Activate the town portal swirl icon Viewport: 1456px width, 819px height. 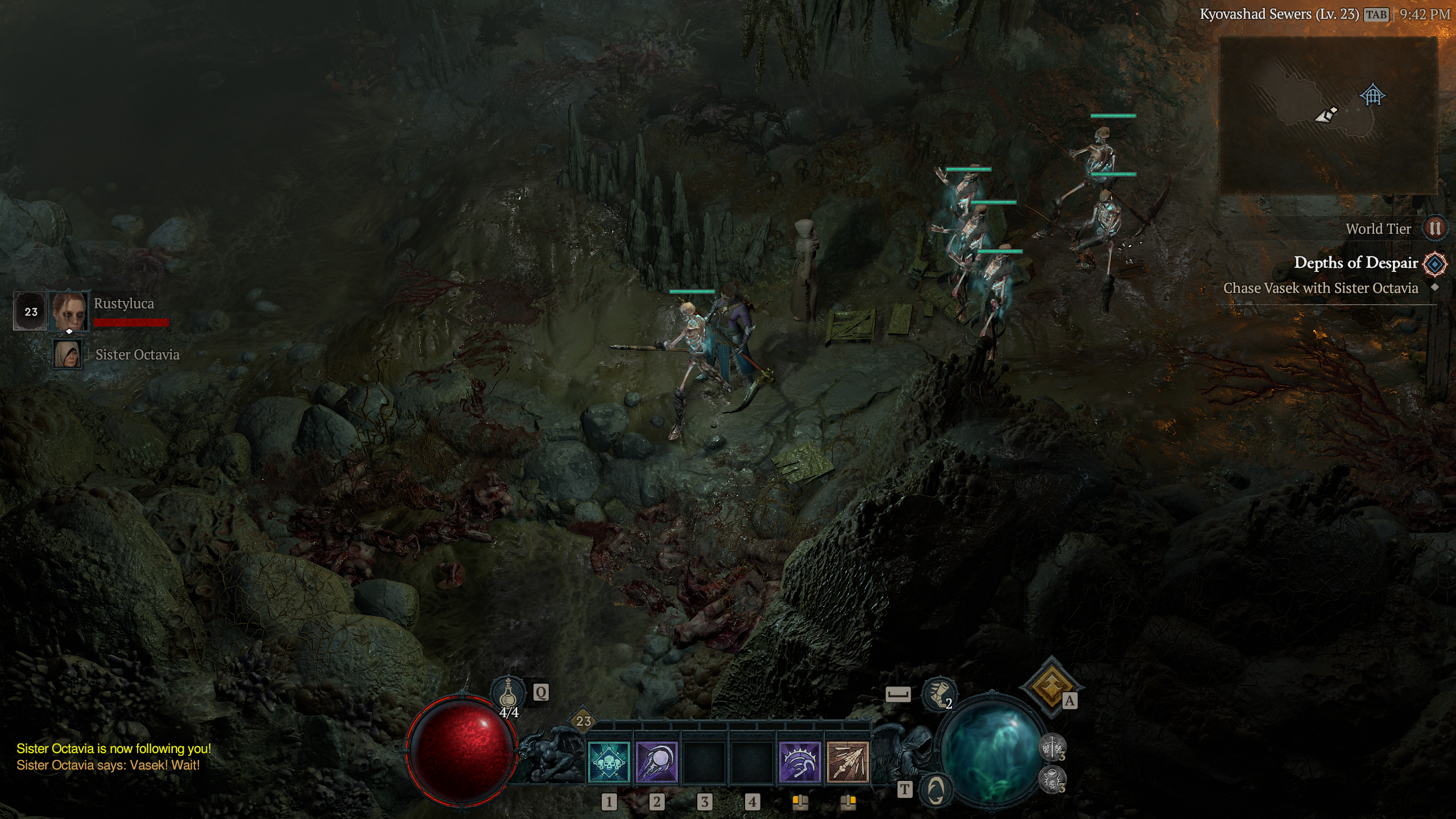(936, 789)
